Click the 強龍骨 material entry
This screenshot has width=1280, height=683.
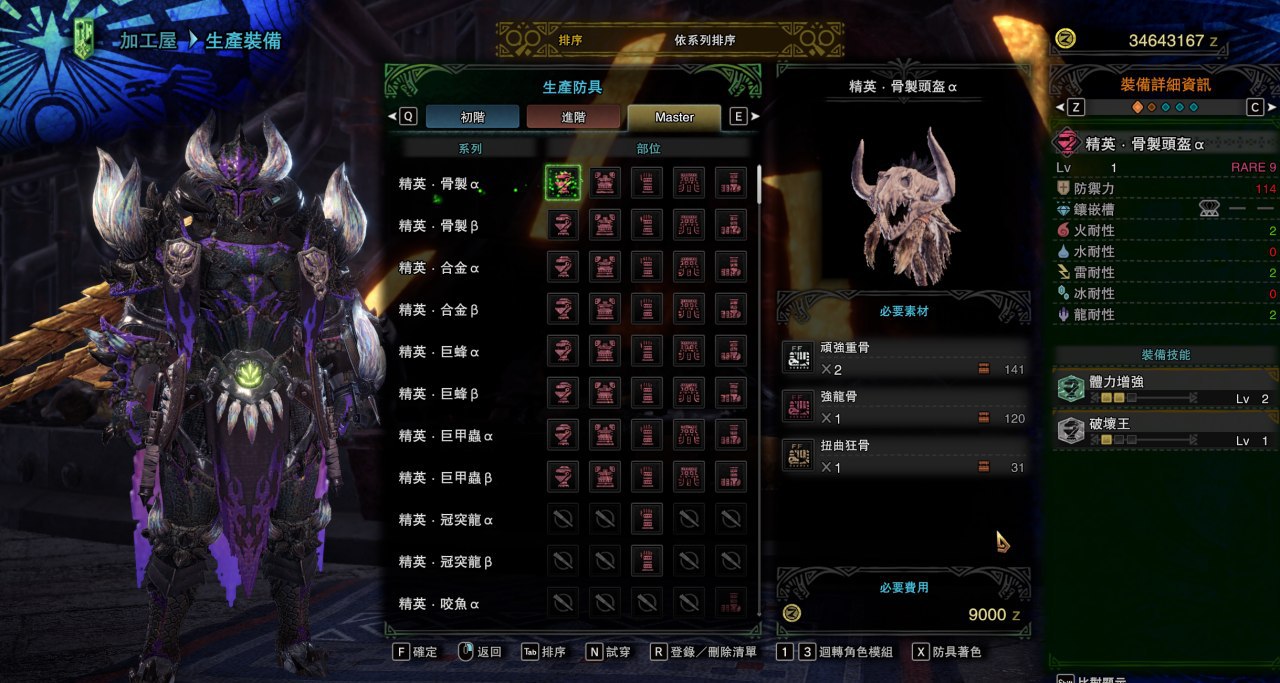click(905, 407)
